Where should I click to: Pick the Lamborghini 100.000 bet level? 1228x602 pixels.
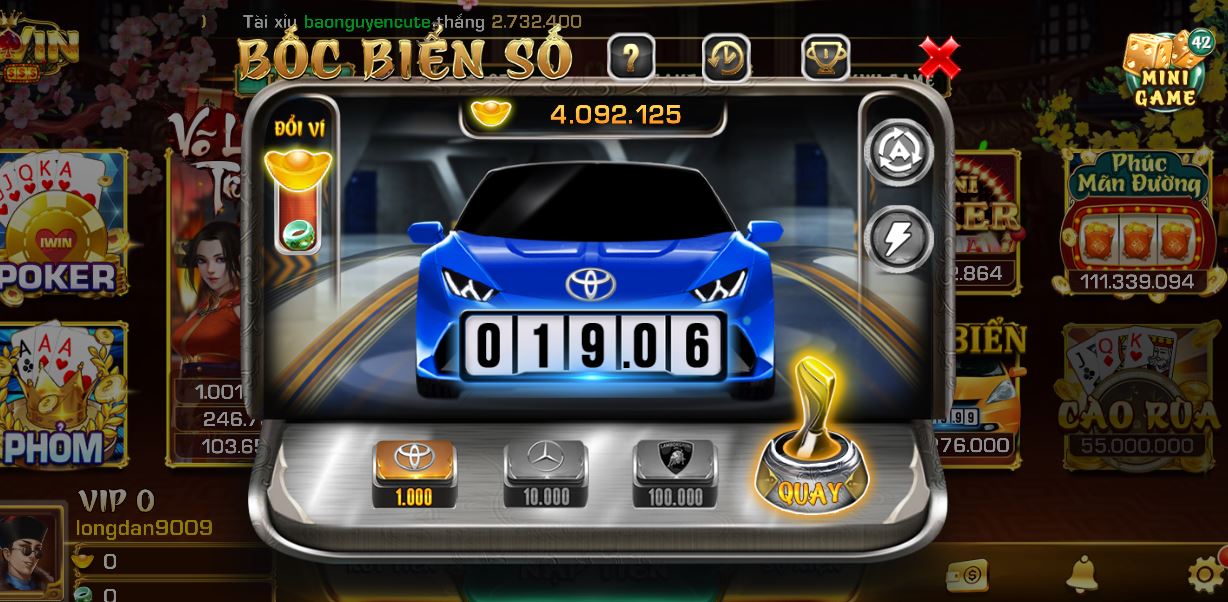pos(675,472)
